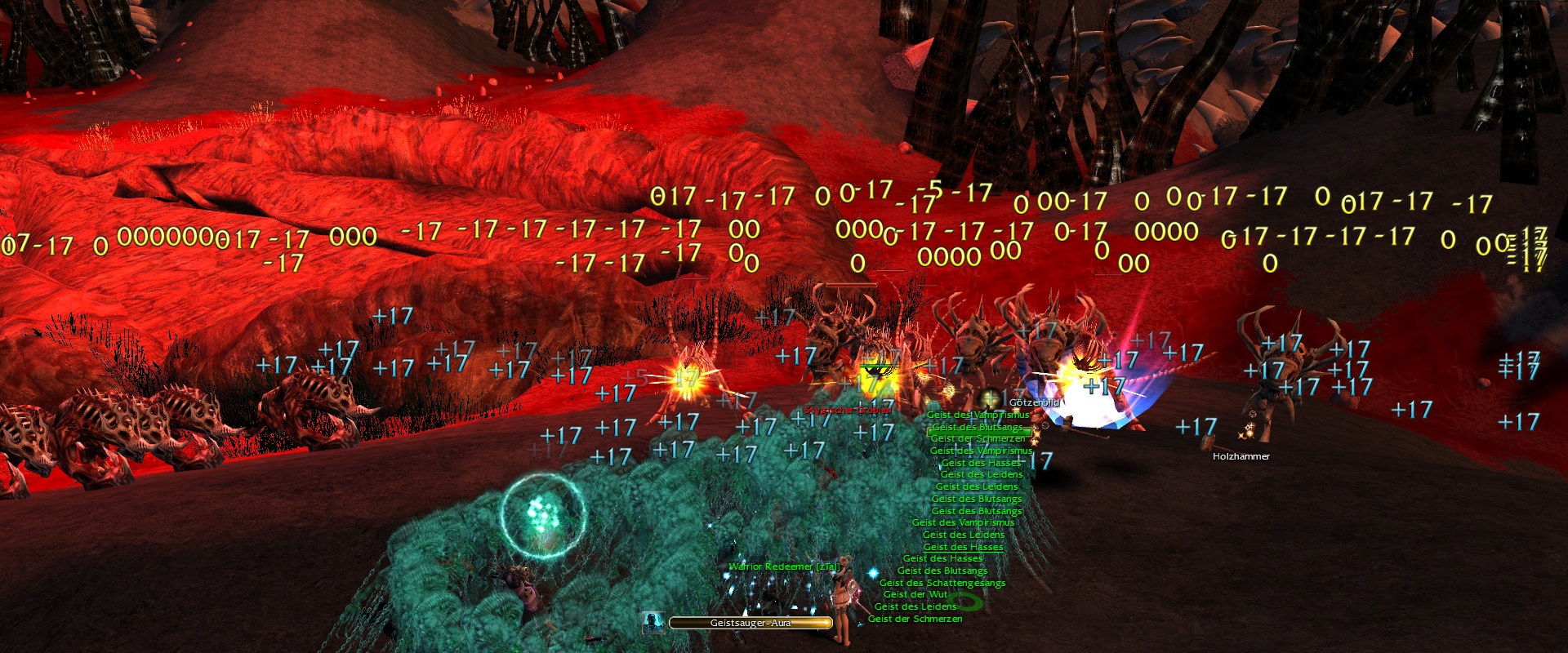Target the Holzhammer name label

[1241, 456]
